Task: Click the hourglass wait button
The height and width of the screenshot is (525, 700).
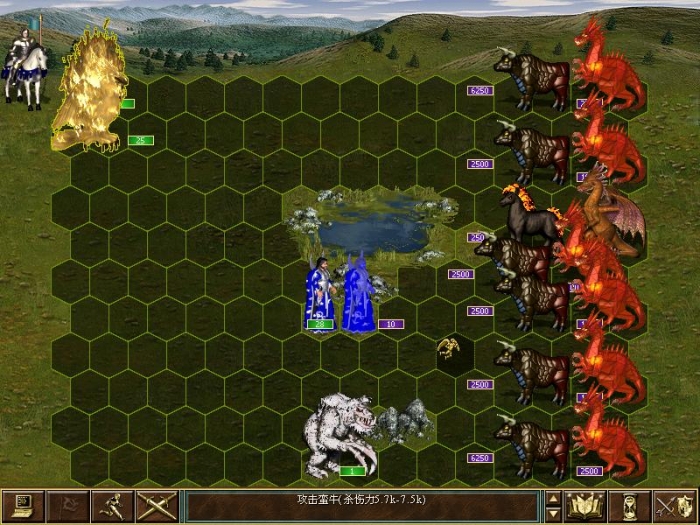Action: pos(629,506)
